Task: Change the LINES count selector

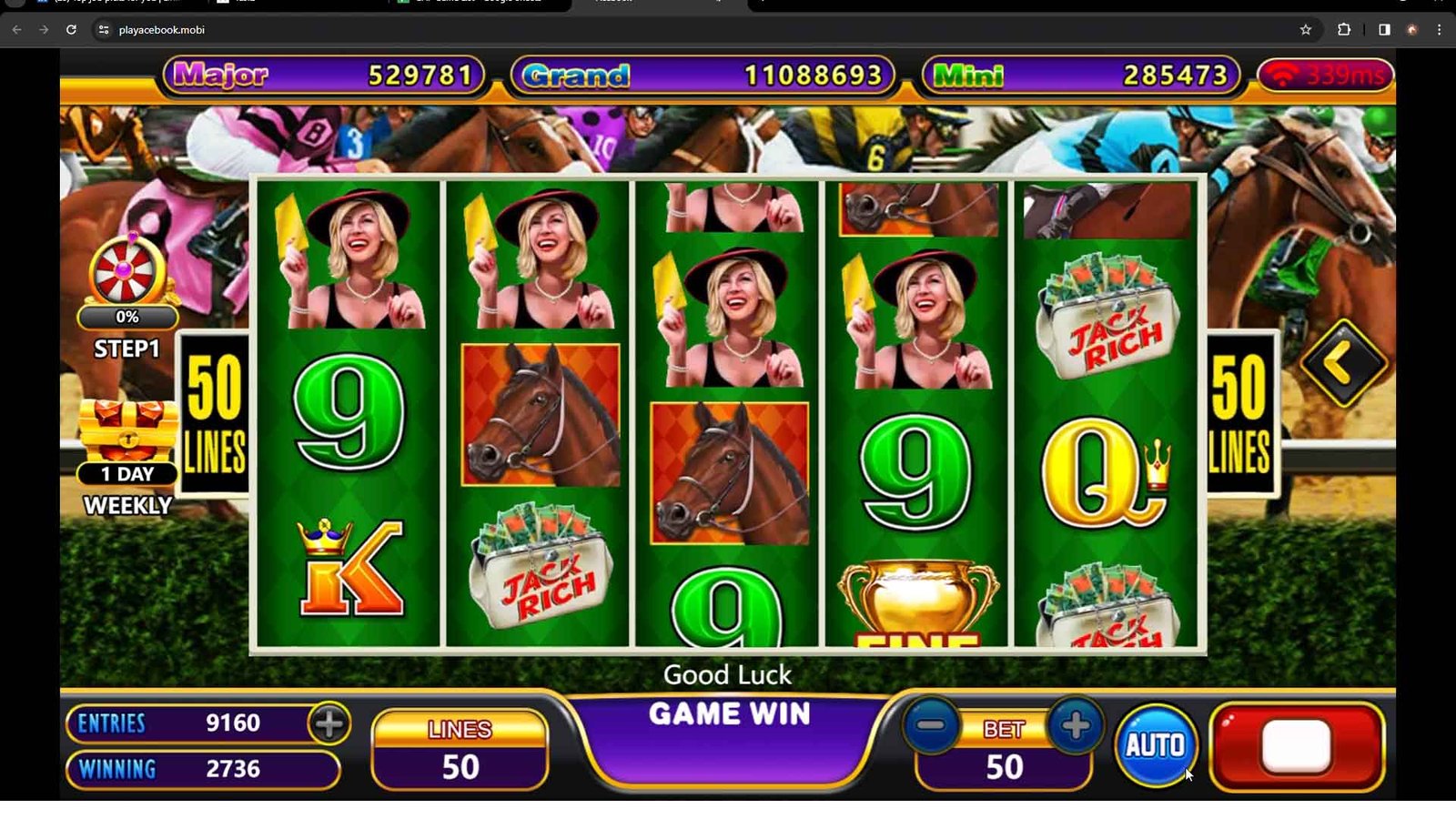Action: click(x=460, y=750)
